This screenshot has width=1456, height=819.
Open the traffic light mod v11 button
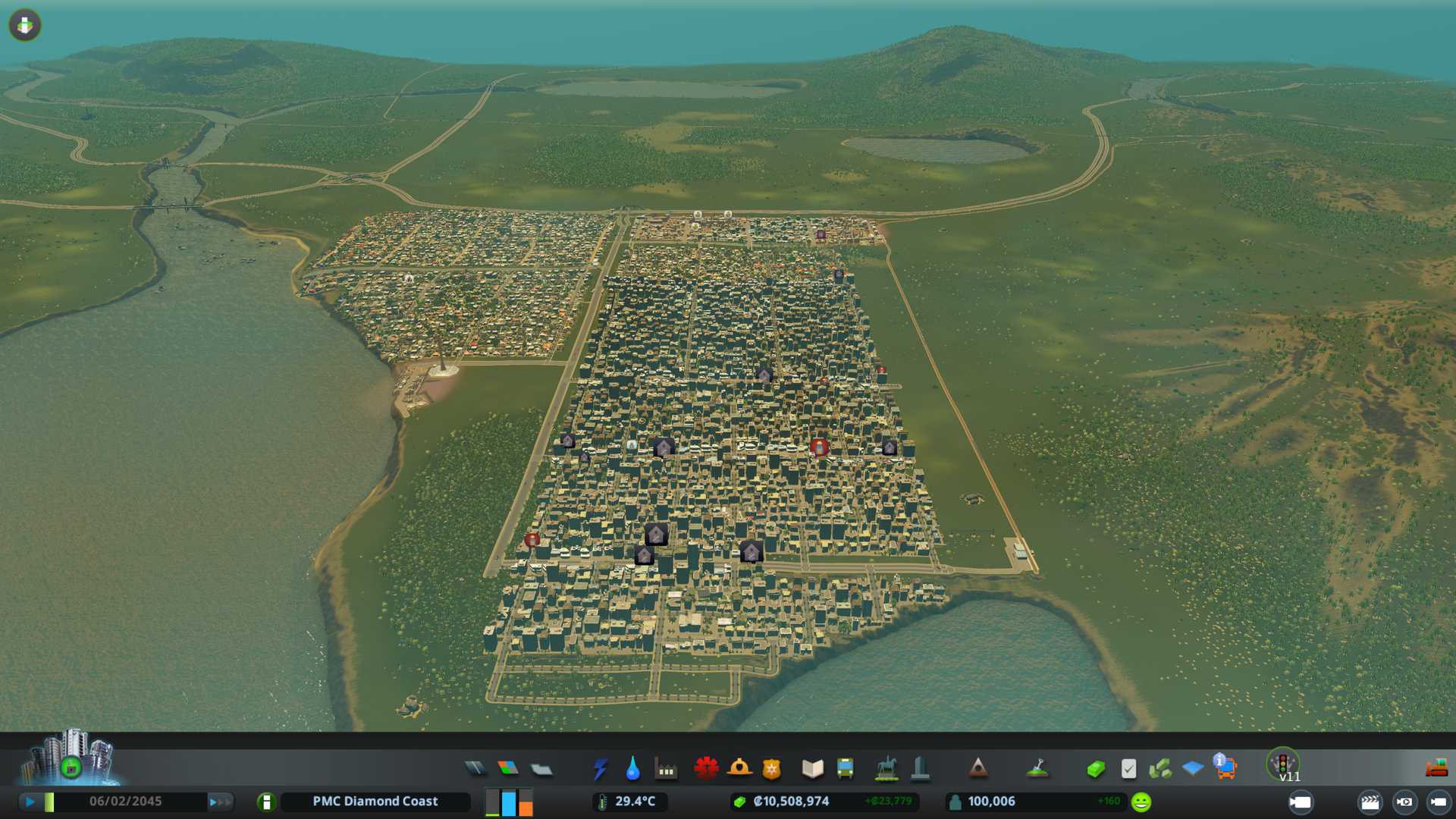pos(1283,764)
